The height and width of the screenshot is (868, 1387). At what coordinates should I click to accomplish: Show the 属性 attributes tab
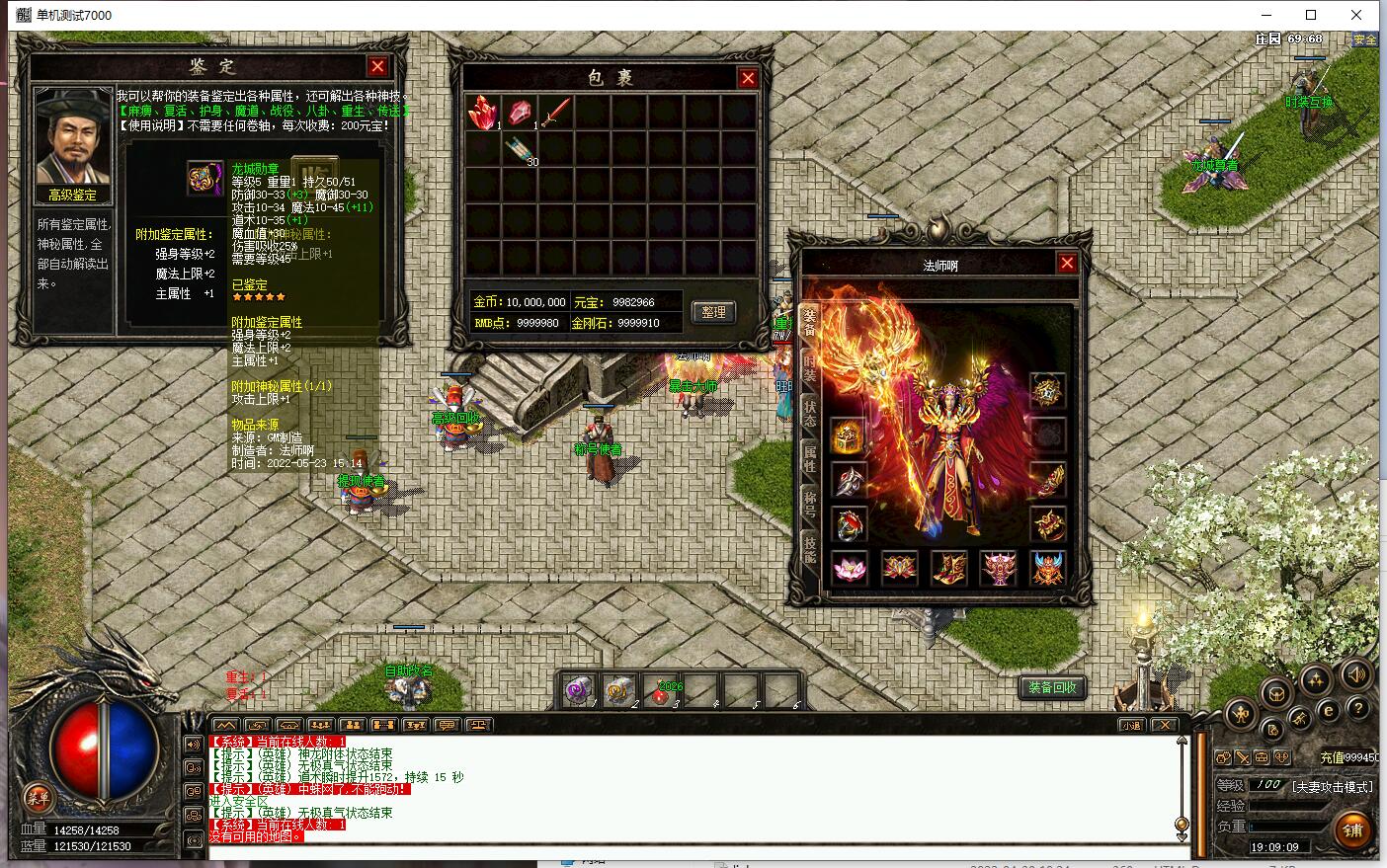pos(809,457)
